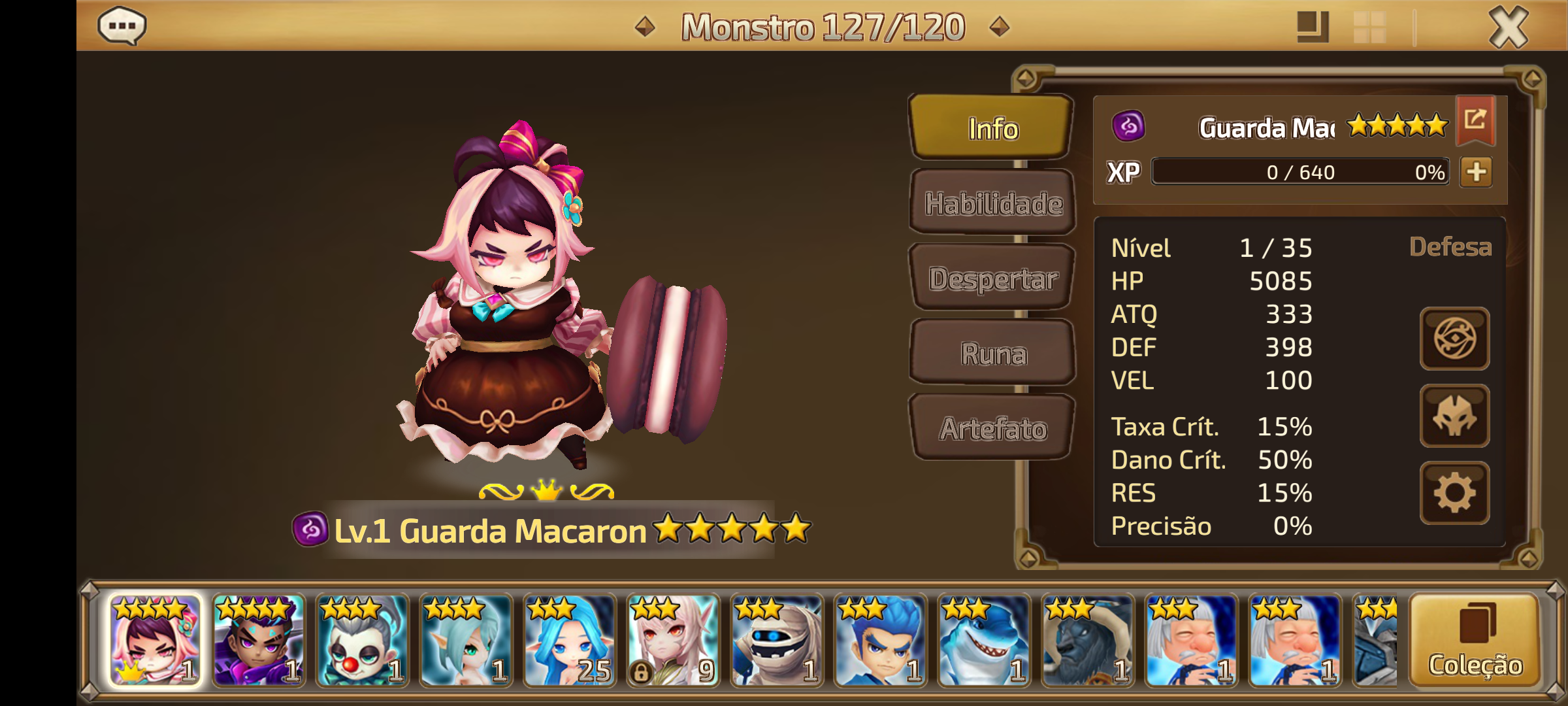Select the horned minotaur monster thumbnail
The width and height of the screenshot is (1568, 706).
coord(1088,641)
